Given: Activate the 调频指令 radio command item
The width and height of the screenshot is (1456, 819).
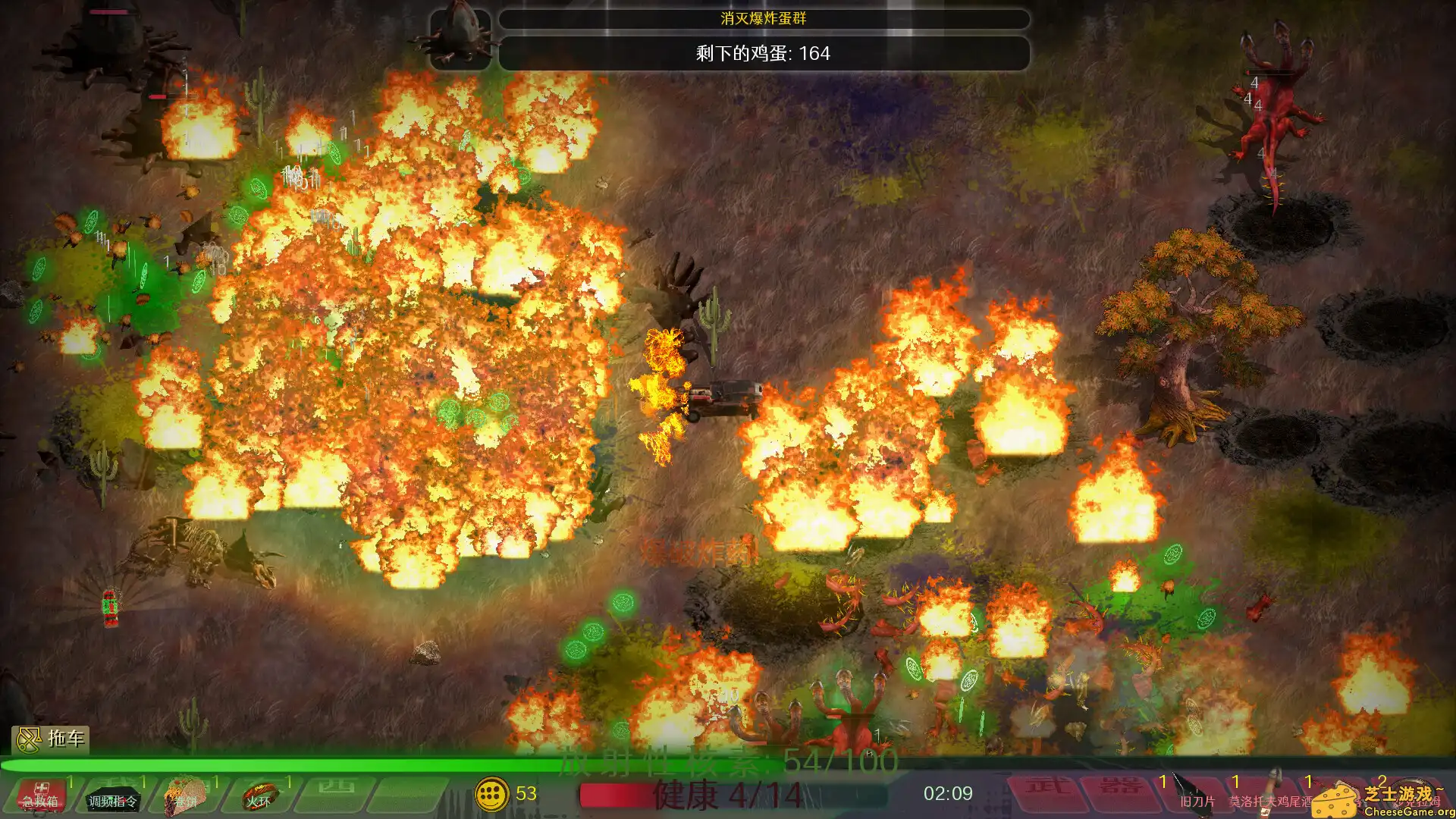Looking at the screenshot, I should (x=111, y=799).
